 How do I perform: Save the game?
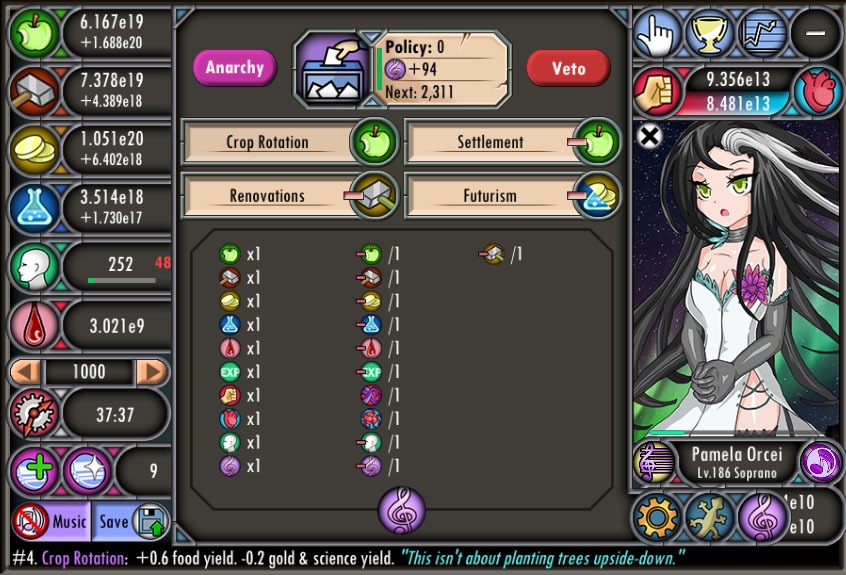131,522
